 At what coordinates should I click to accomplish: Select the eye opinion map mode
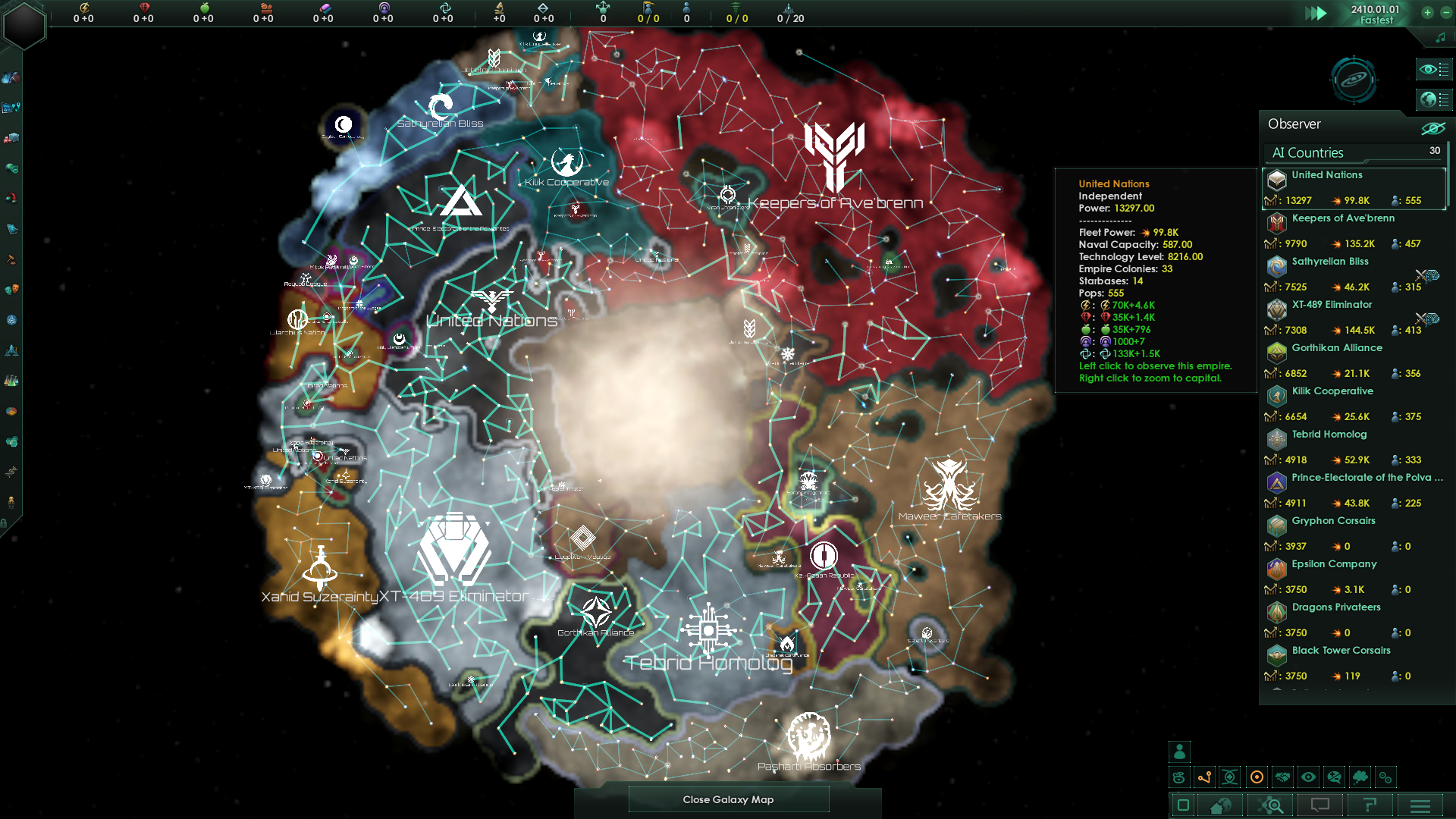(1309, 777)
